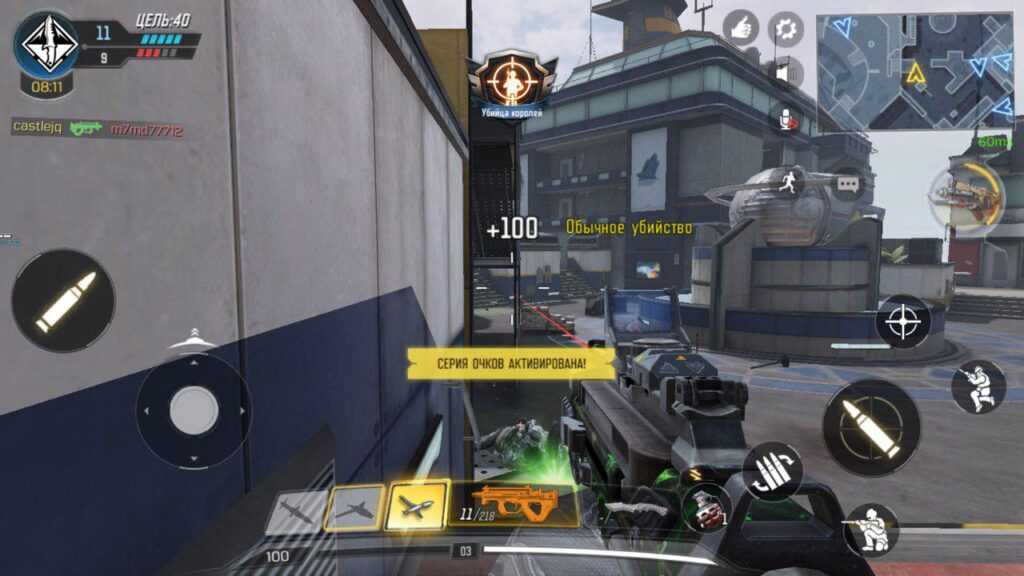The width and height of the screenshot is (1024, 576).
Task: Throw the grenade
Action: [705, 507]
